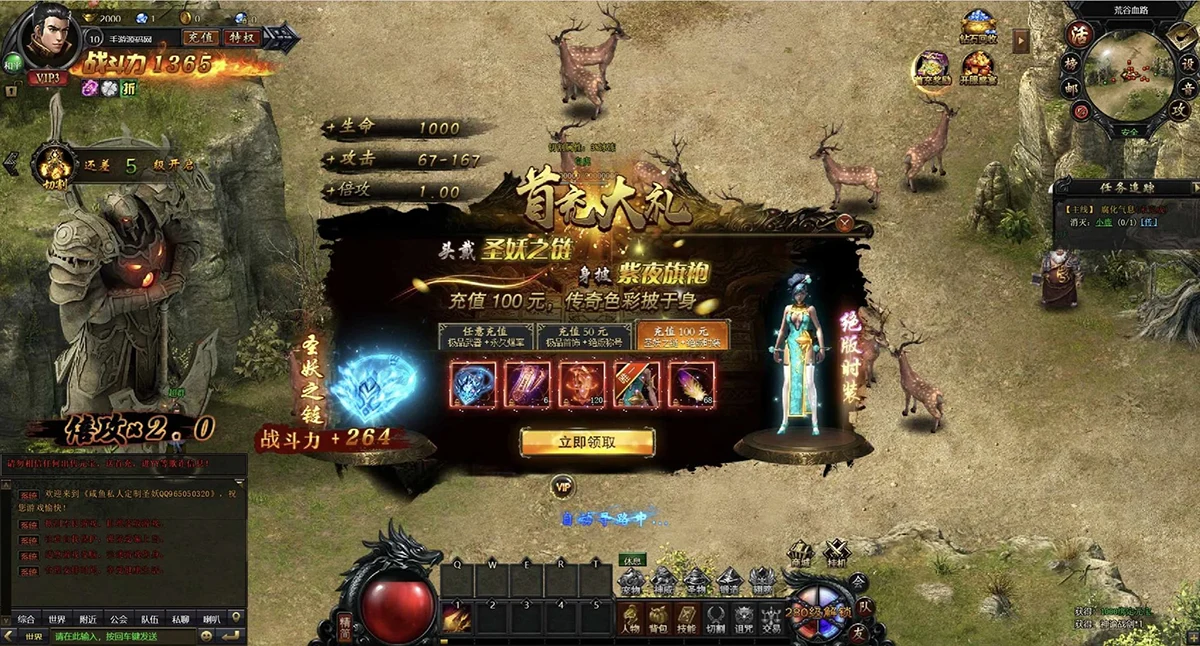Open the 技能 skills panel
Image resolution: width=1200 pixels, height=646 pixels.
[x=687, y=616]
